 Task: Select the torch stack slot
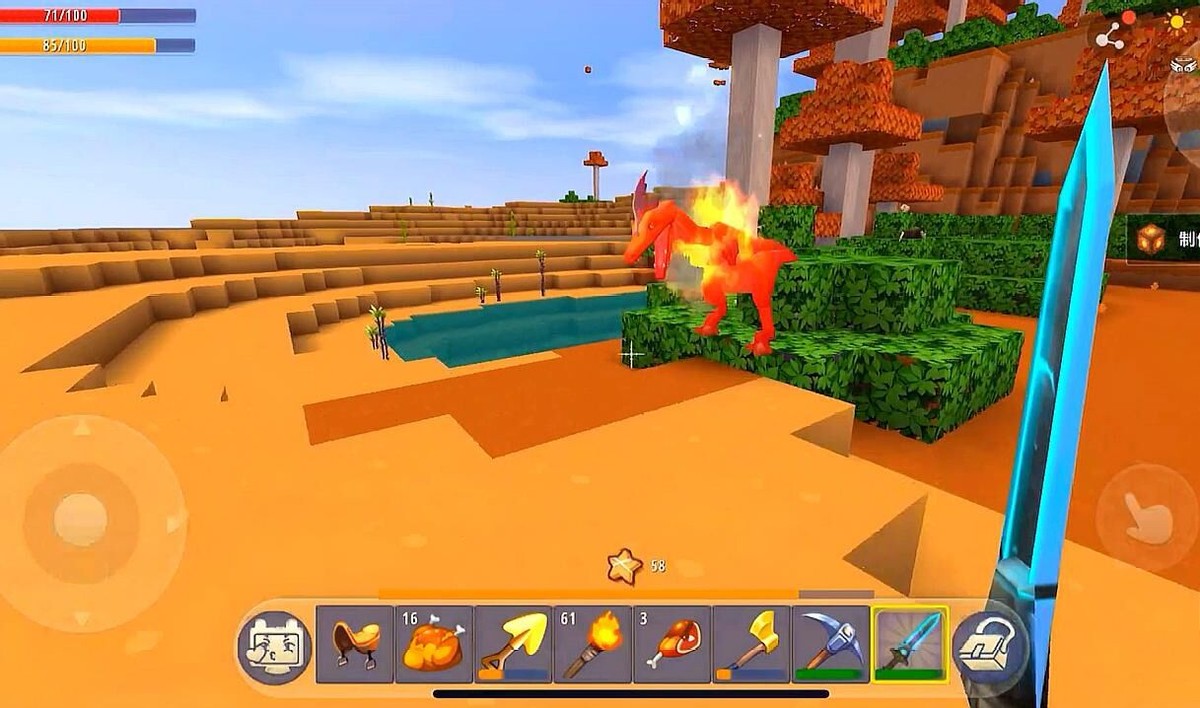pos(593,644)
